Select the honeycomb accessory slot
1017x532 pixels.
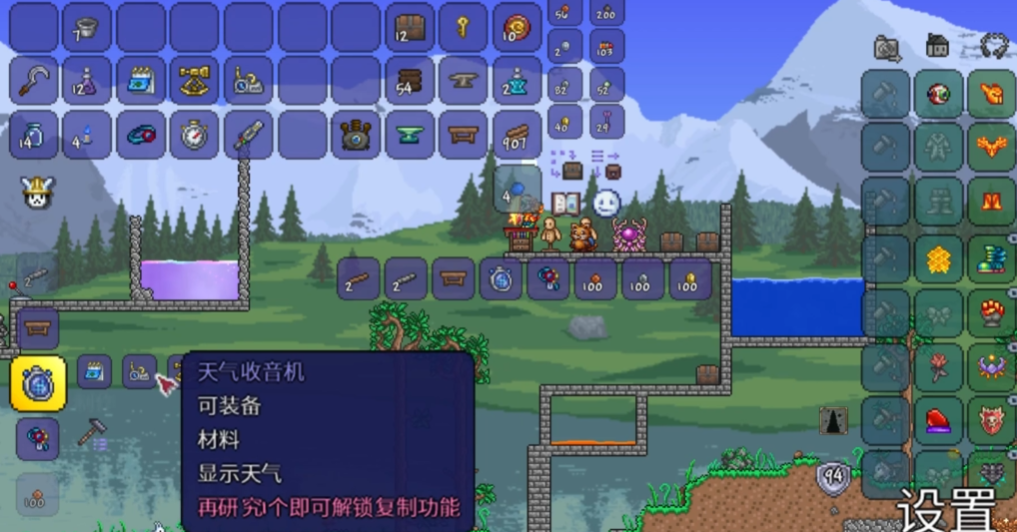coord(938,260)
